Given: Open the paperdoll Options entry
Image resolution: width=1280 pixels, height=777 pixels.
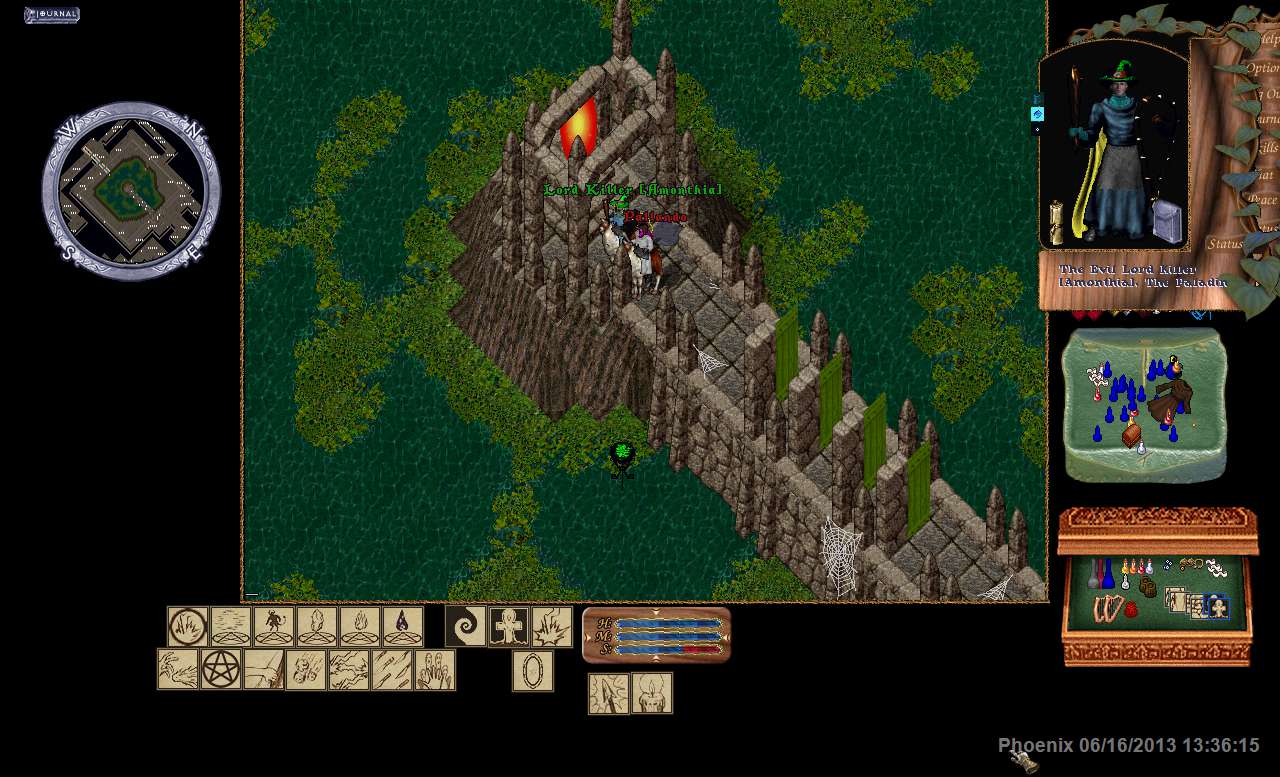Looking at the screenshot, I should point(1262,68).
